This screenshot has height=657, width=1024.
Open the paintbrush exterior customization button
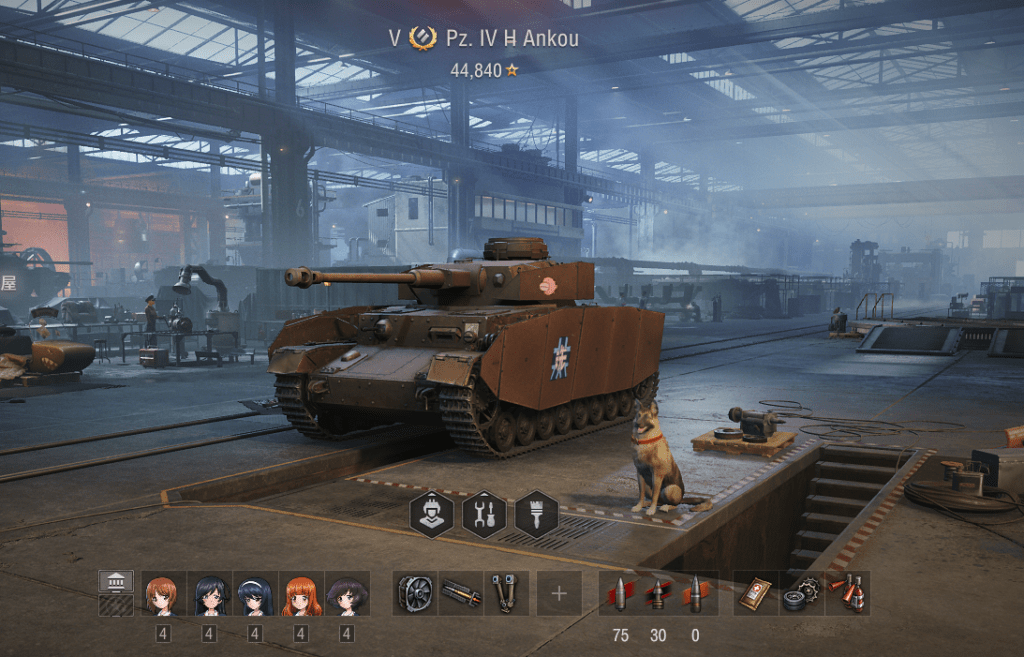tap(536, 515)
